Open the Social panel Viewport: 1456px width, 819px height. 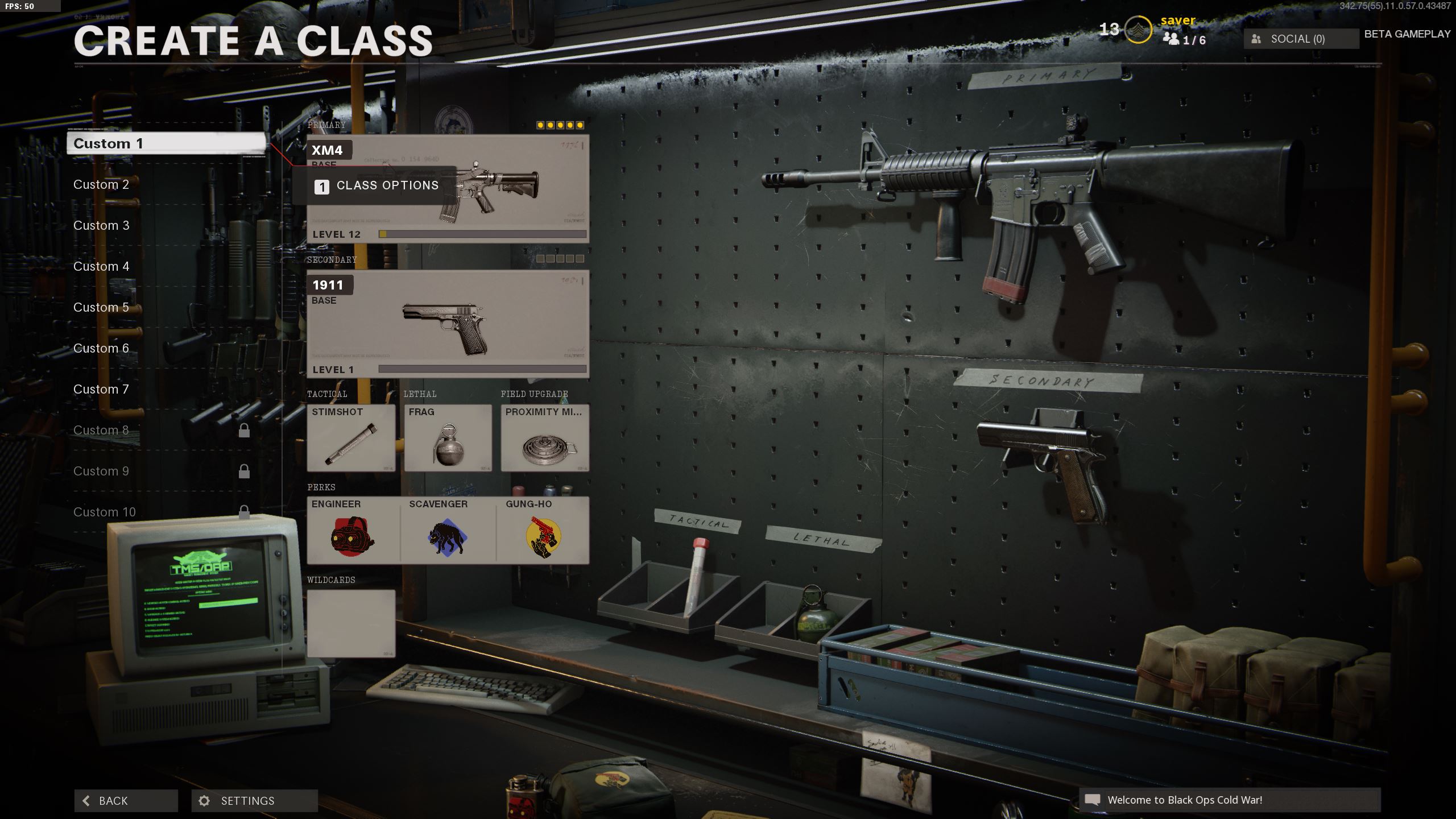click(1301, 39)
